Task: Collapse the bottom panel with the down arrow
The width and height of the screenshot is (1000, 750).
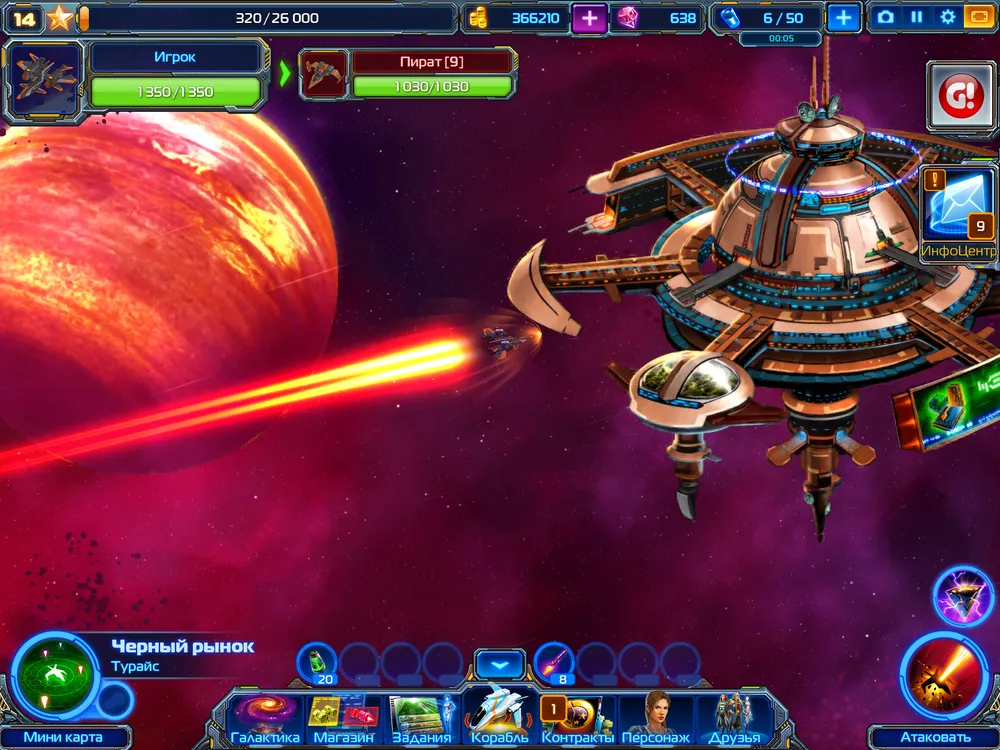Action: [499, 663]
